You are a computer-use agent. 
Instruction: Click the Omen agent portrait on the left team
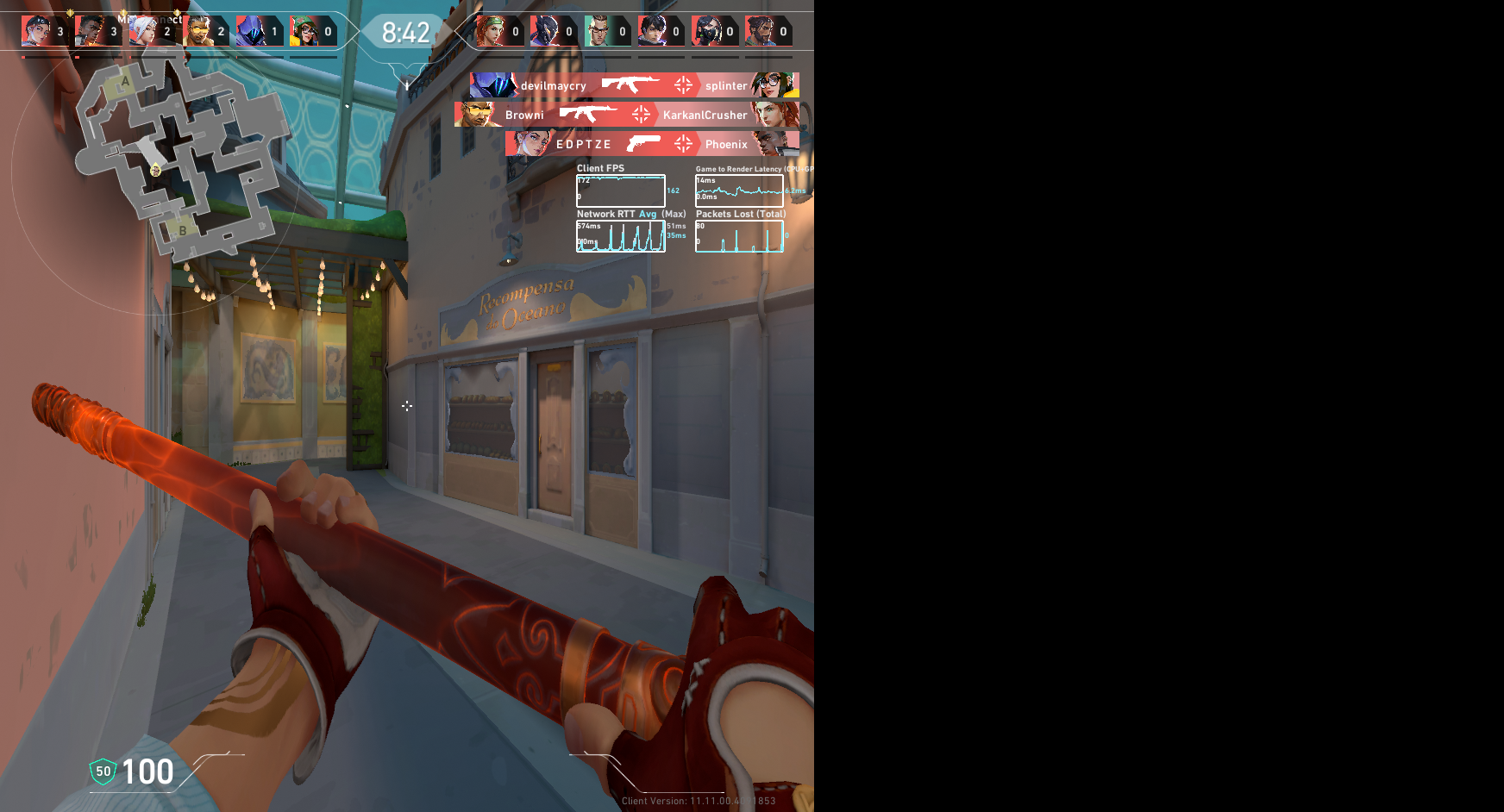[250, 30]
